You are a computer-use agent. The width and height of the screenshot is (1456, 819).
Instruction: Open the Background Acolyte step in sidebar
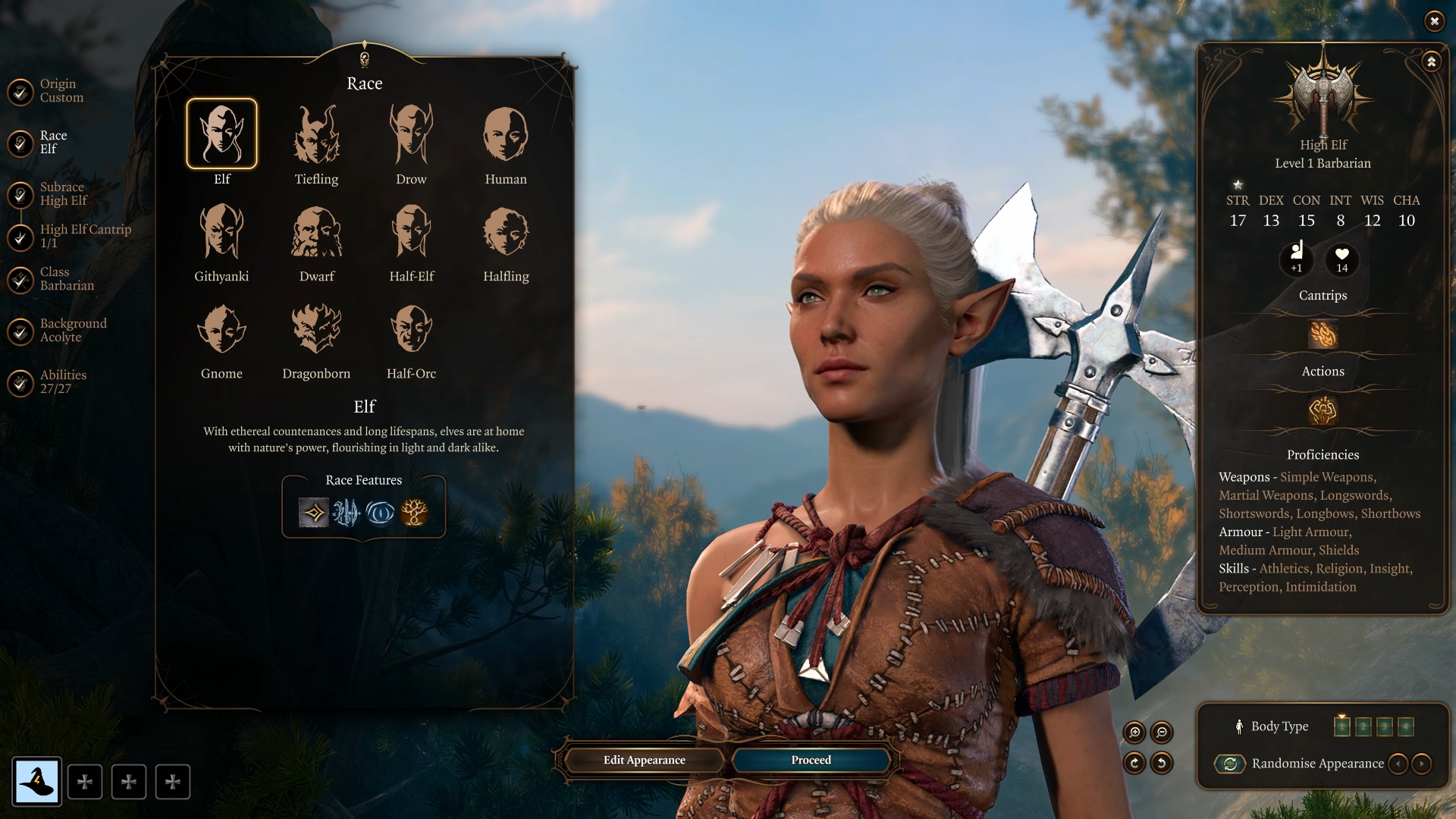73,329
